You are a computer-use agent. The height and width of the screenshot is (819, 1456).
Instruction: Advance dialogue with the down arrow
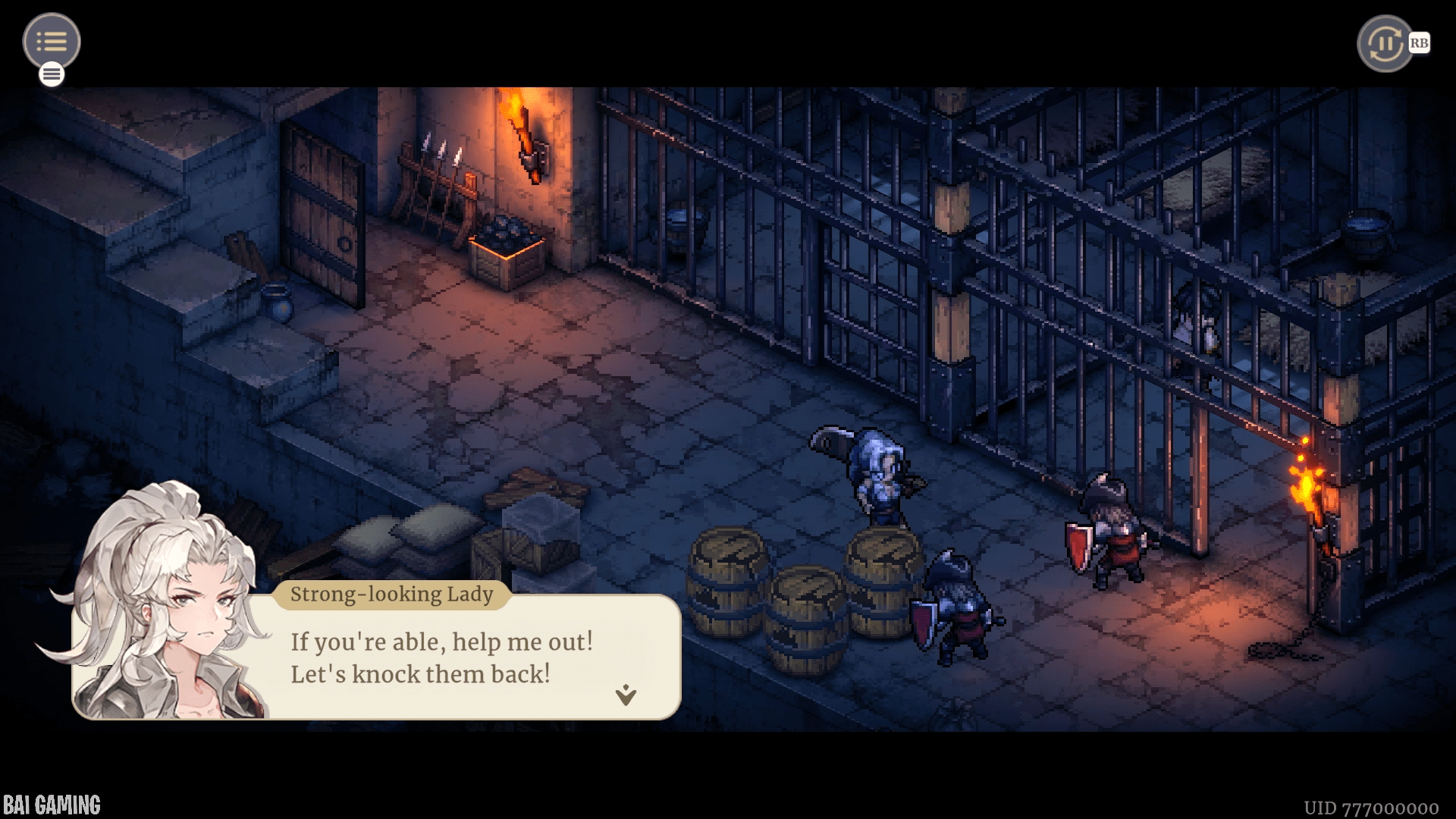(x=626, y=695)
